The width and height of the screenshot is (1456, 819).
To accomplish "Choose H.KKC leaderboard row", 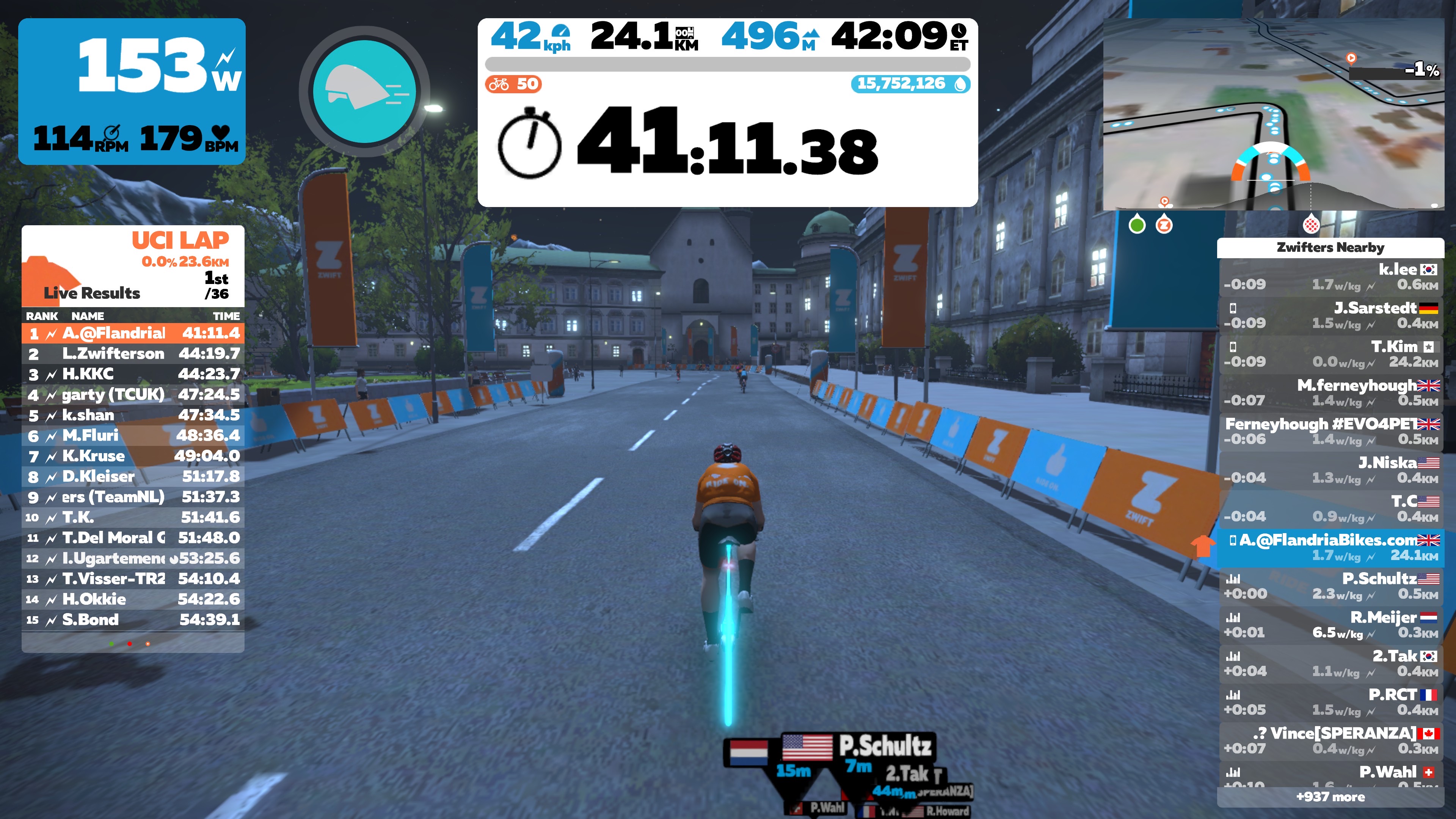I will 133,374.
